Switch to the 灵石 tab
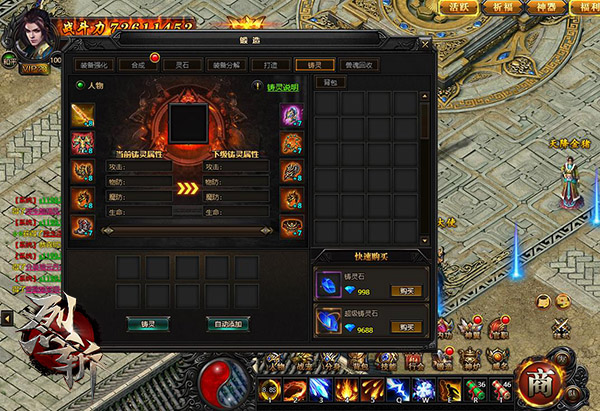 pos(182,64)
